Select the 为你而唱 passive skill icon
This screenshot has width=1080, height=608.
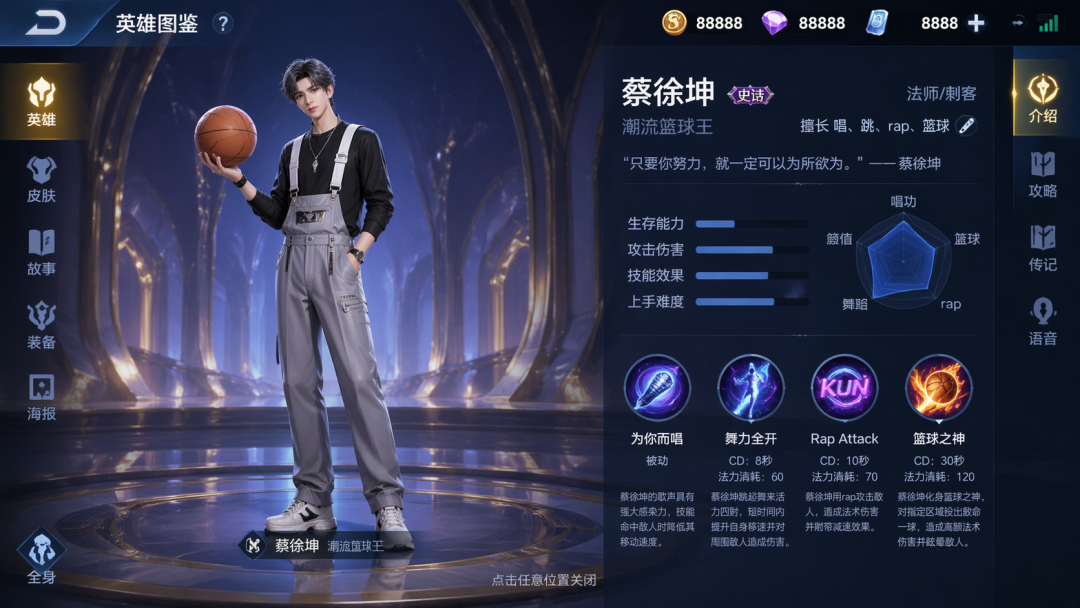[x=657, y=388]
